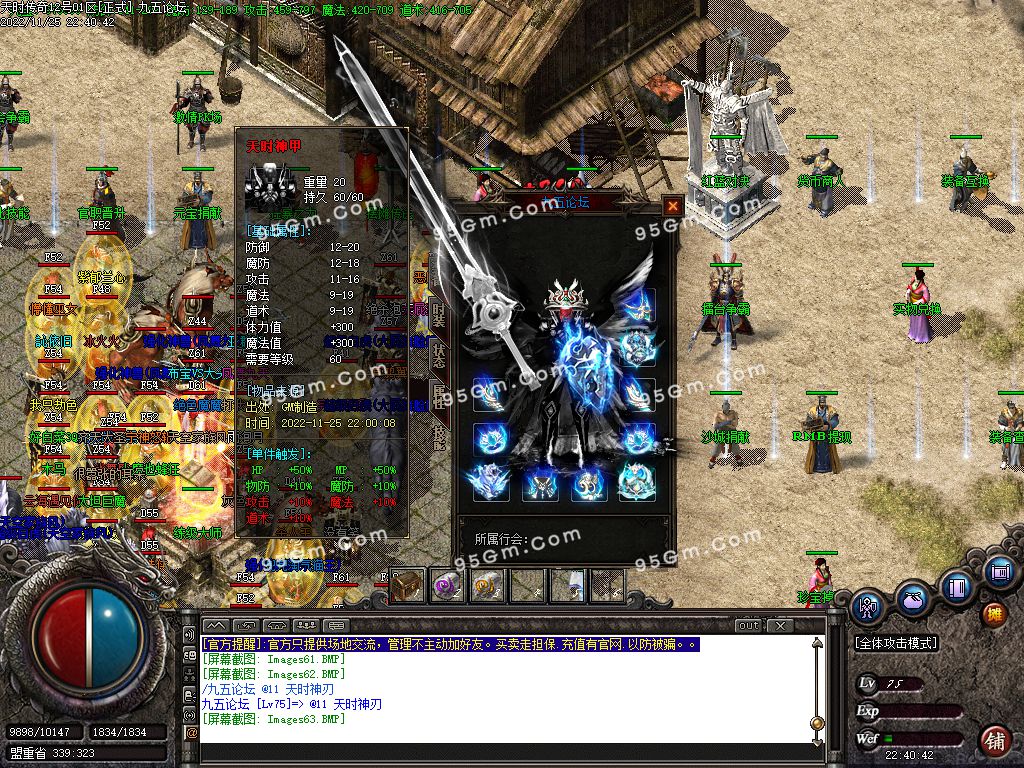Click the chat window's out button
1024x768 pixels.
(x=748, y=625)
